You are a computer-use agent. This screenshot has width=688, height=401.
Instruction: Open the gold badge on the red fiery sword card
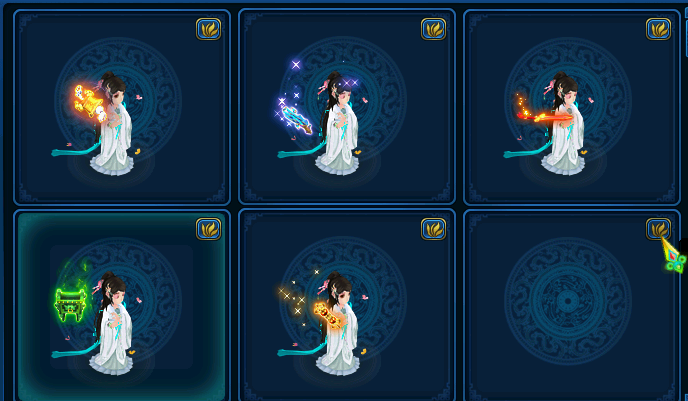click(658, 29)
